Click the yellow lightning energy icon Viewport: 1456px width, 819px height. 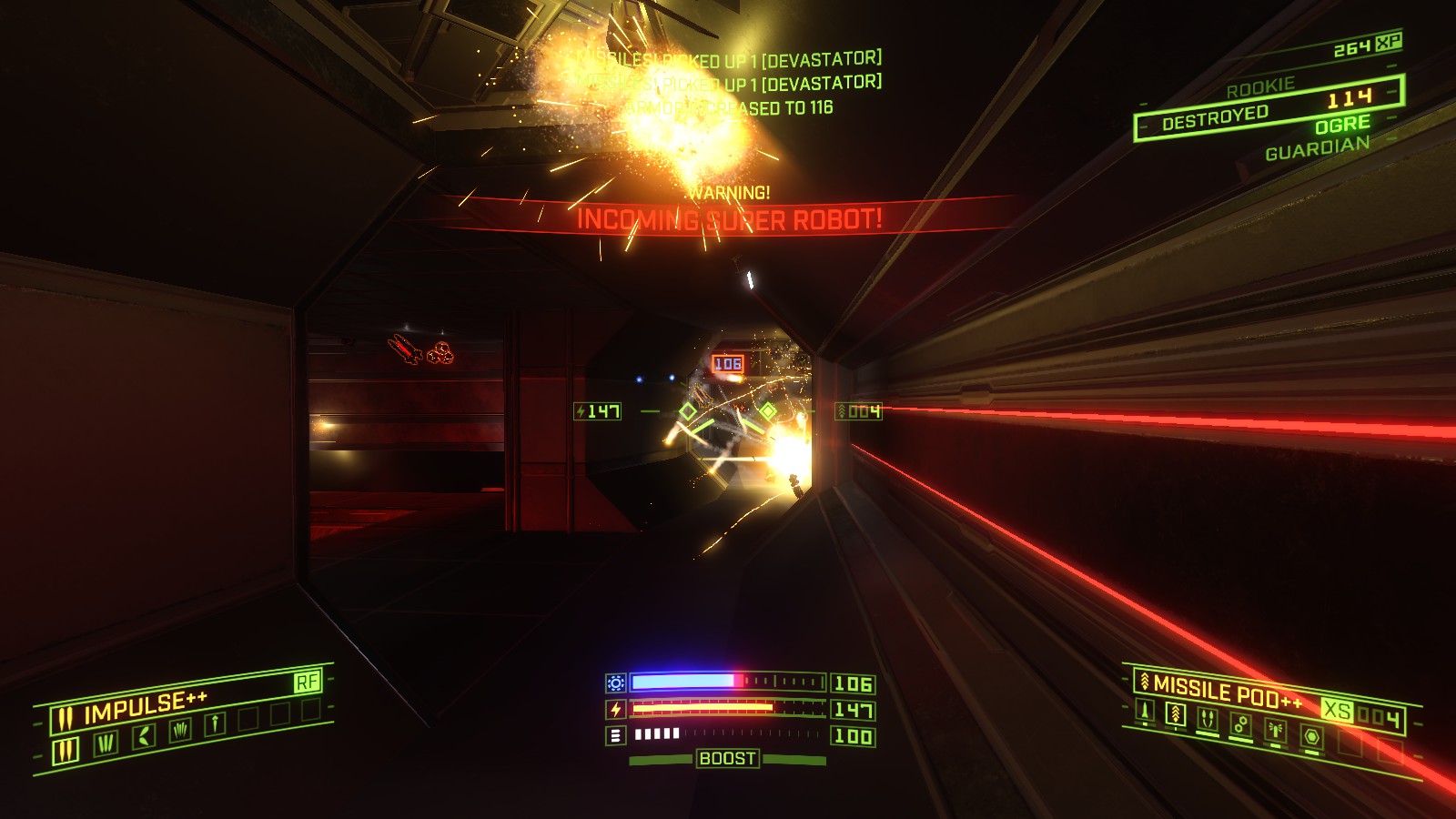[x=615, y=709]
